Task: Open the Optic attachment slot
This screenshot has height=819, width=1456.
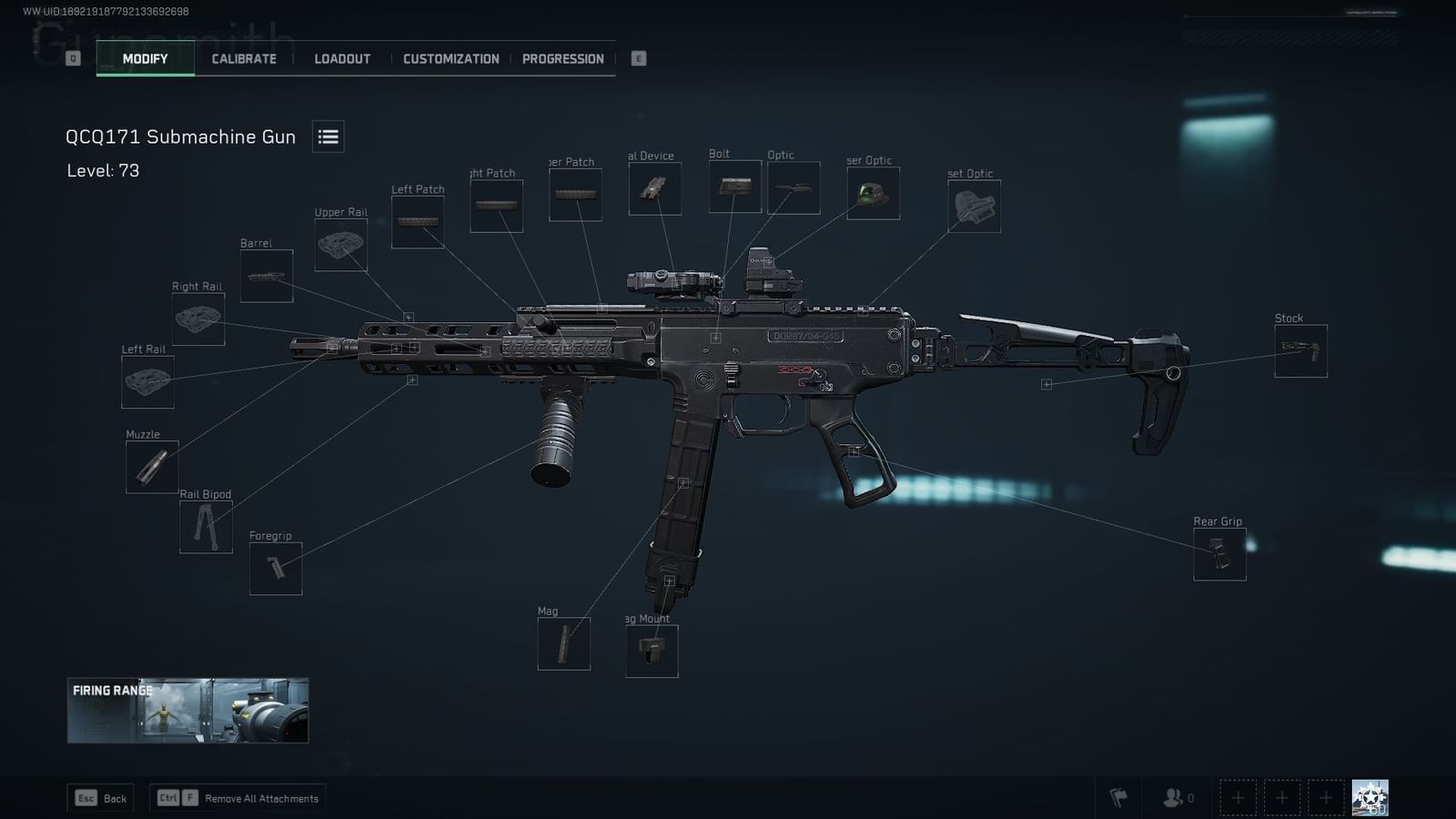Action: click(796, 187)
